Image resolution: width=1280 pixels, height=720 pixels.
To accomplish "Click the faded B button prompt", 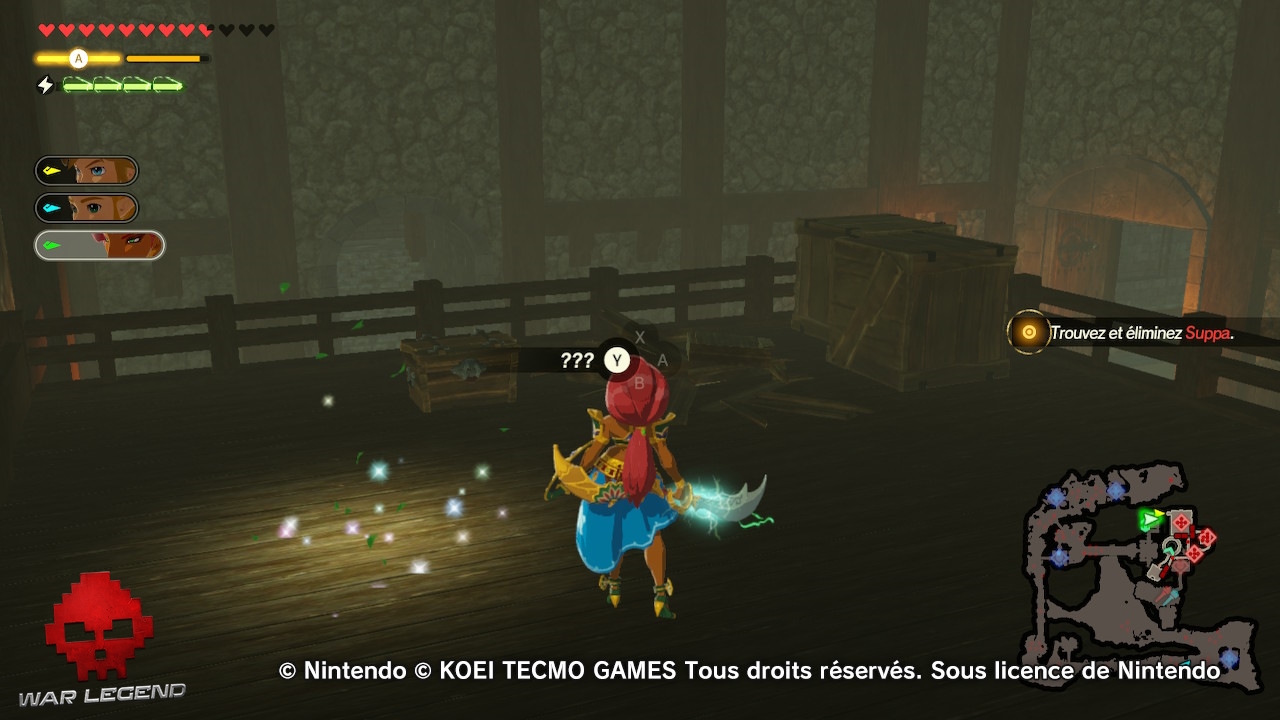I will coord(639,384).
